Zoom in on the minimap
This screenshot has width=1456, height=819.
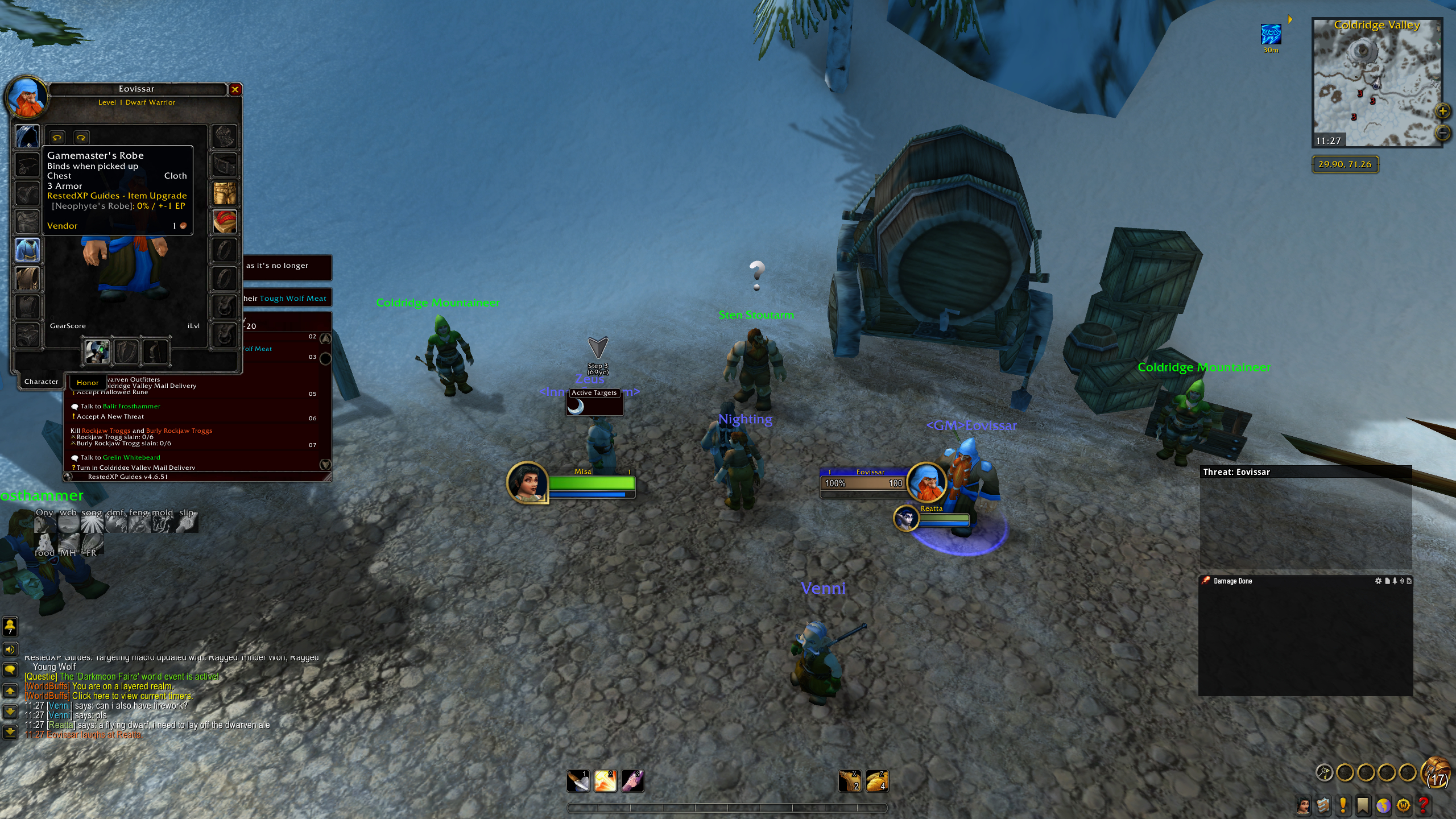point(1443,111)
